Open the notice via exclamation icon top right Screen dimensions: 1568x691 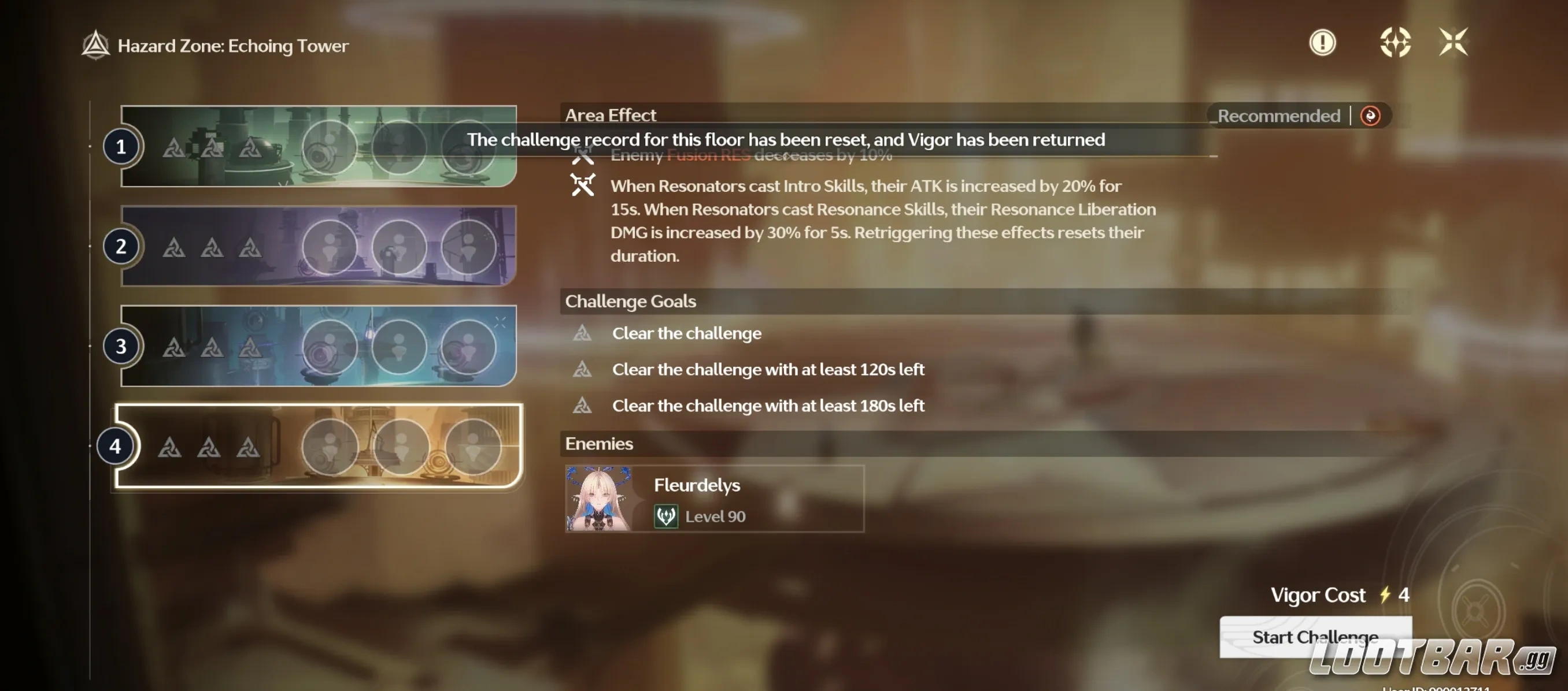click(x=1322, y=43)
